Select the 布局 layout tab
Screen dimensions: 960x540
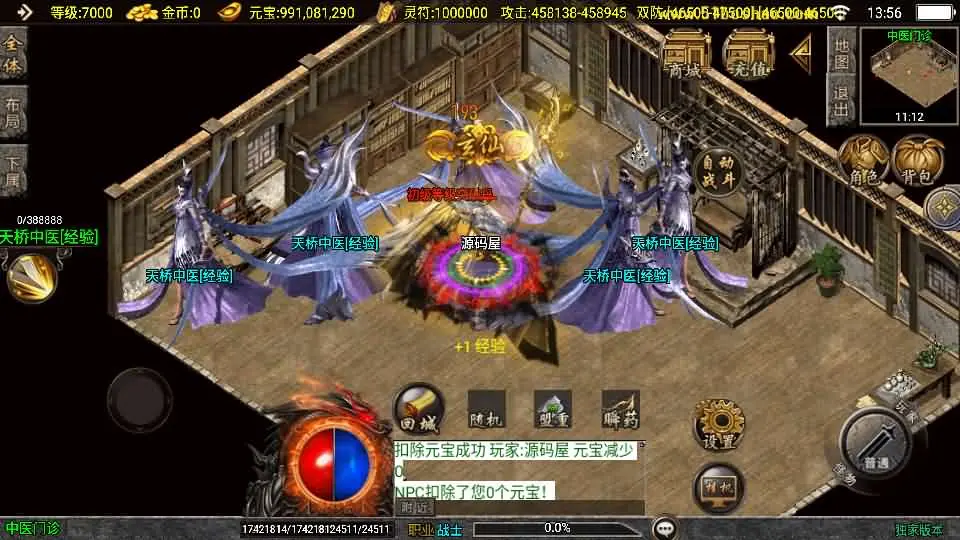13,111
